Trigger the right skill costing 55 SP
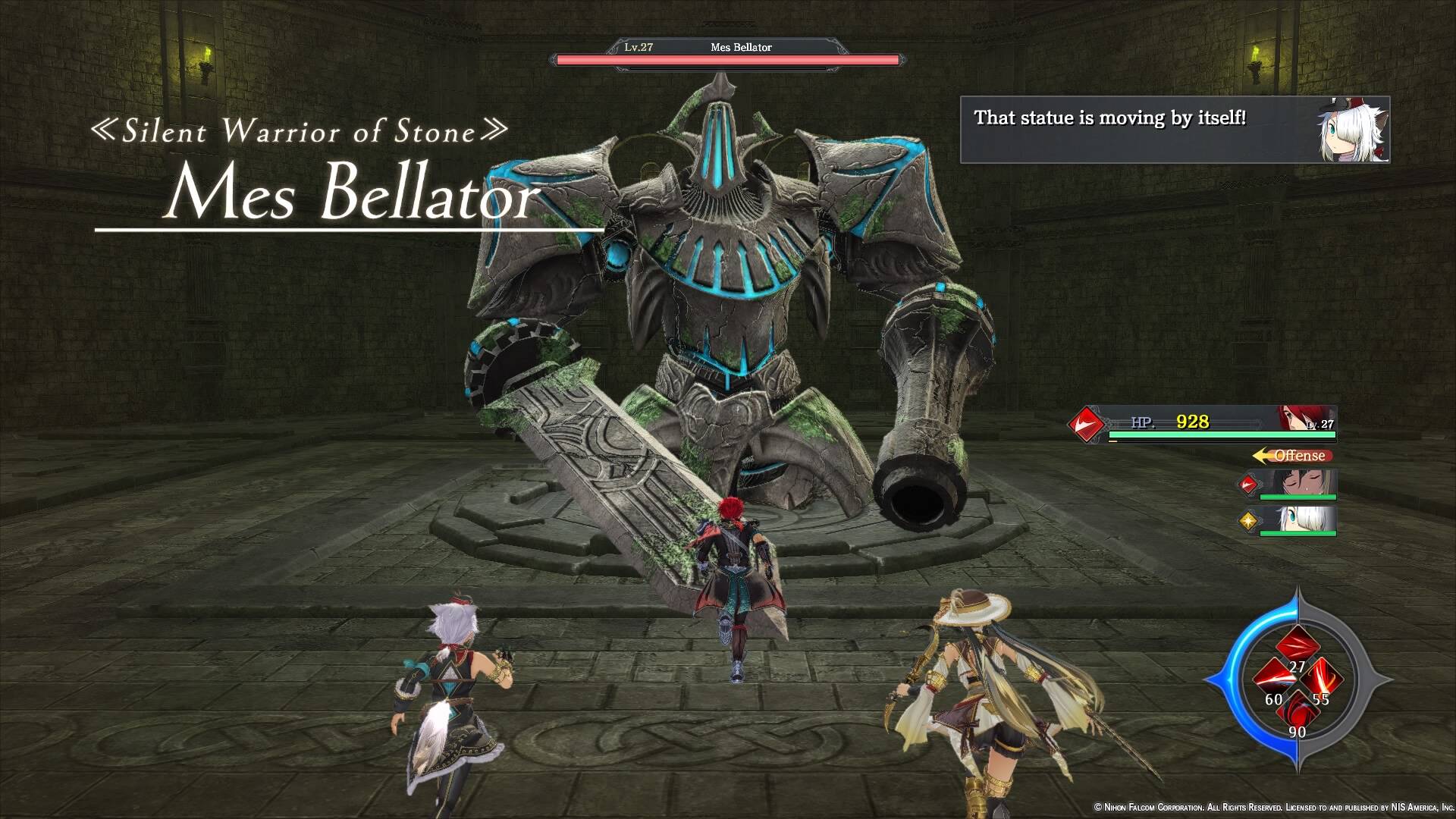Viewport: 1456px width, 819px height. click(1323, 677)
